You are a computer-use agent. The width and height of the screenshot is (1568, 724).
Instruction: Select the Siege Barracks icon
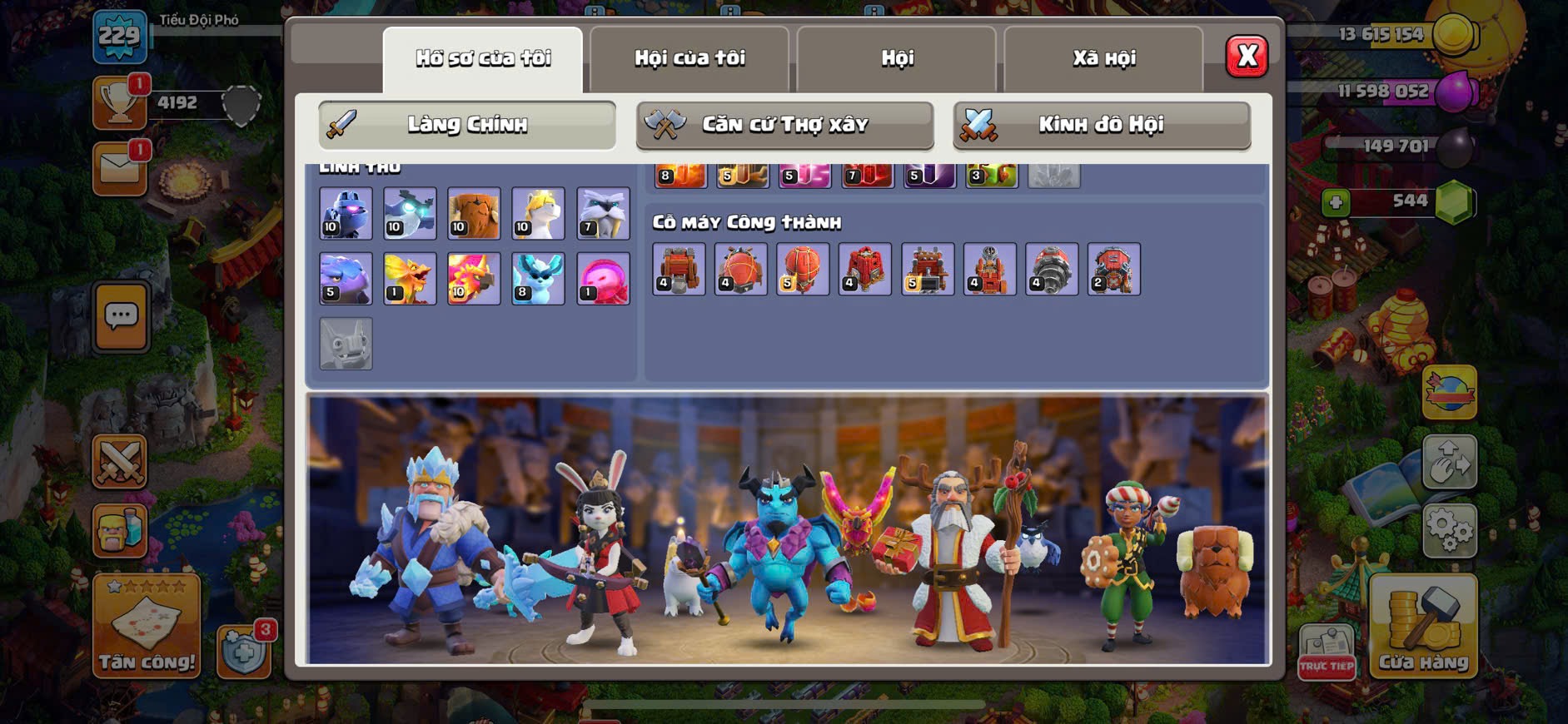pos(864,270)
